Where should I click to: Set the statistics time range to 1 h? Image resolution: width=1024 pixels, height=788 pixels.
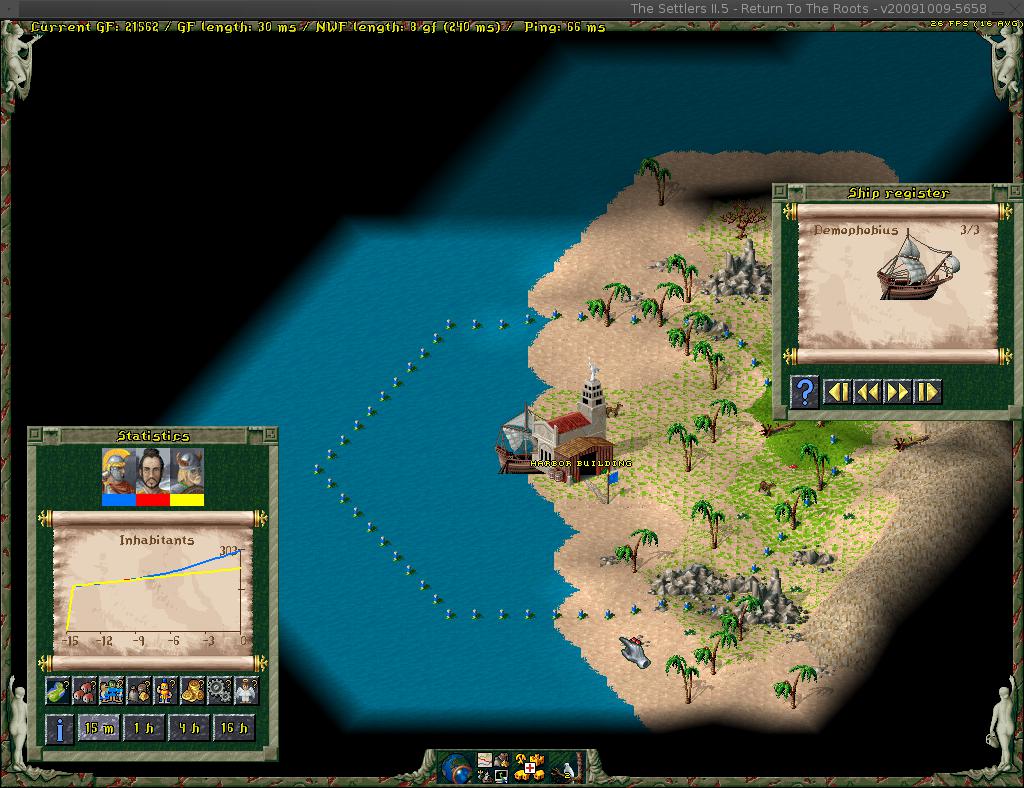144,728
